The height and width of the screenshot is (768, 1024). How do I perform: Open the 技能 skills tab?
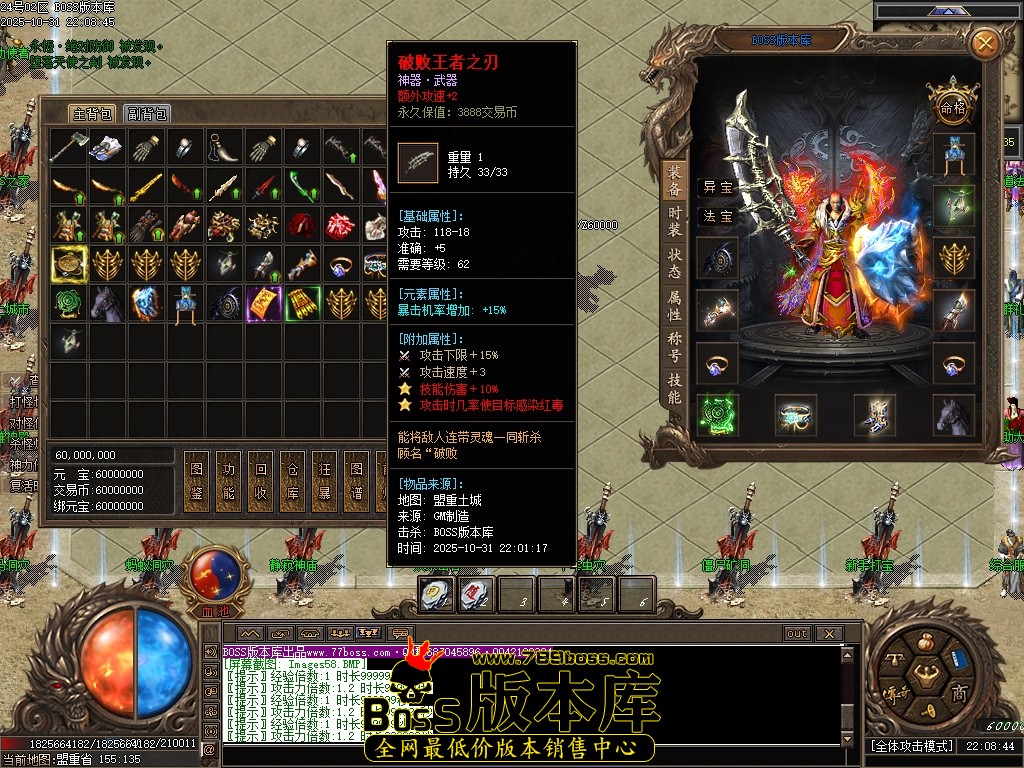pyautogui.click(x=675, y=389)
